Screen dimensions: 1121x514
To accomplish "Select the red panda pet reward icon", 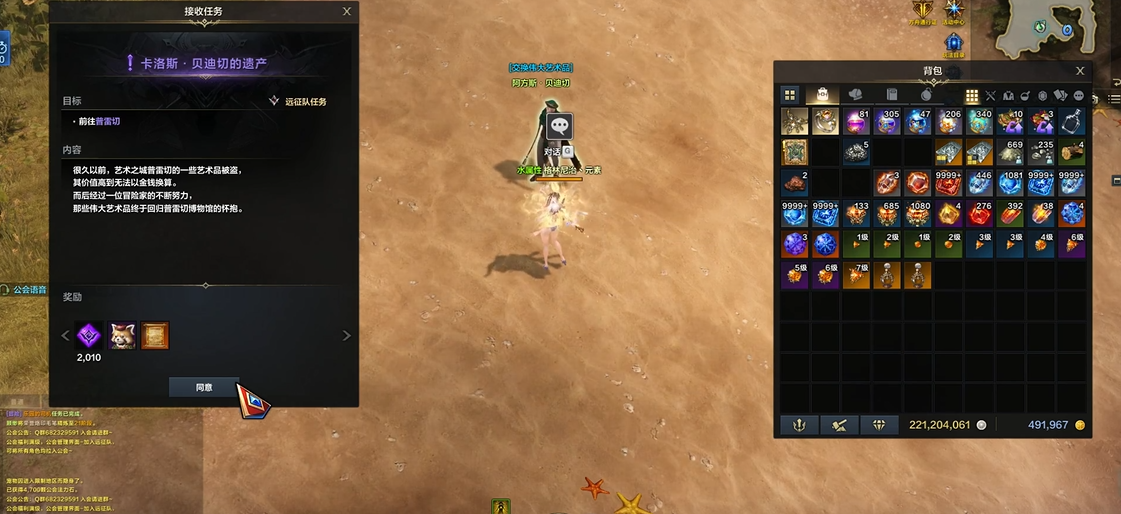I will pos(123,335).
